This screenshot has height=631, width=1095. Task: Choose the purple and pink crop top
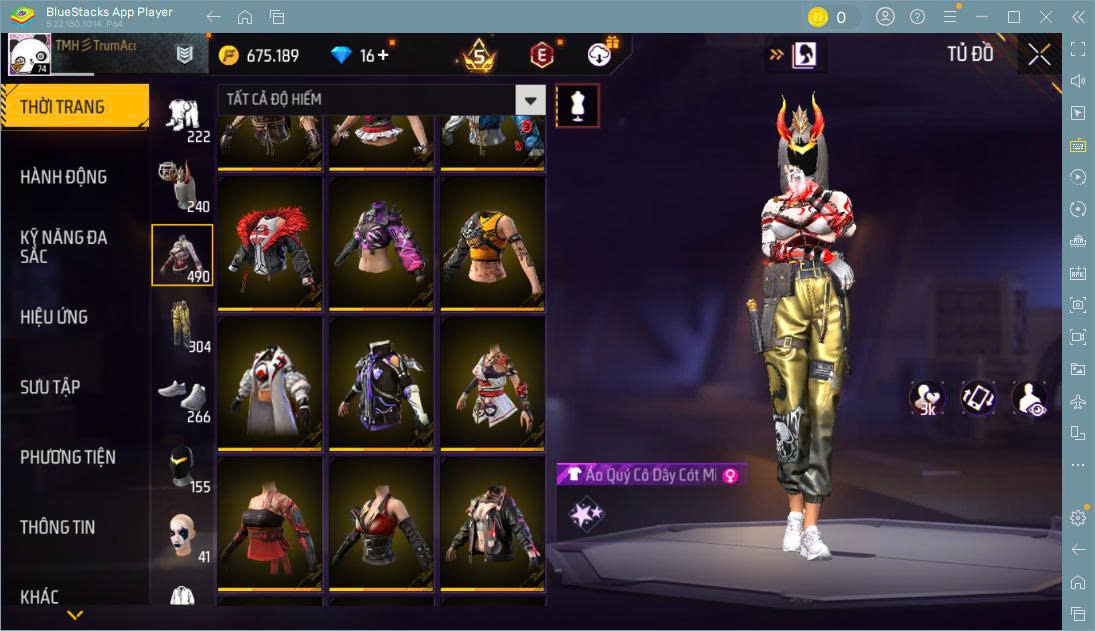(381, 243)
